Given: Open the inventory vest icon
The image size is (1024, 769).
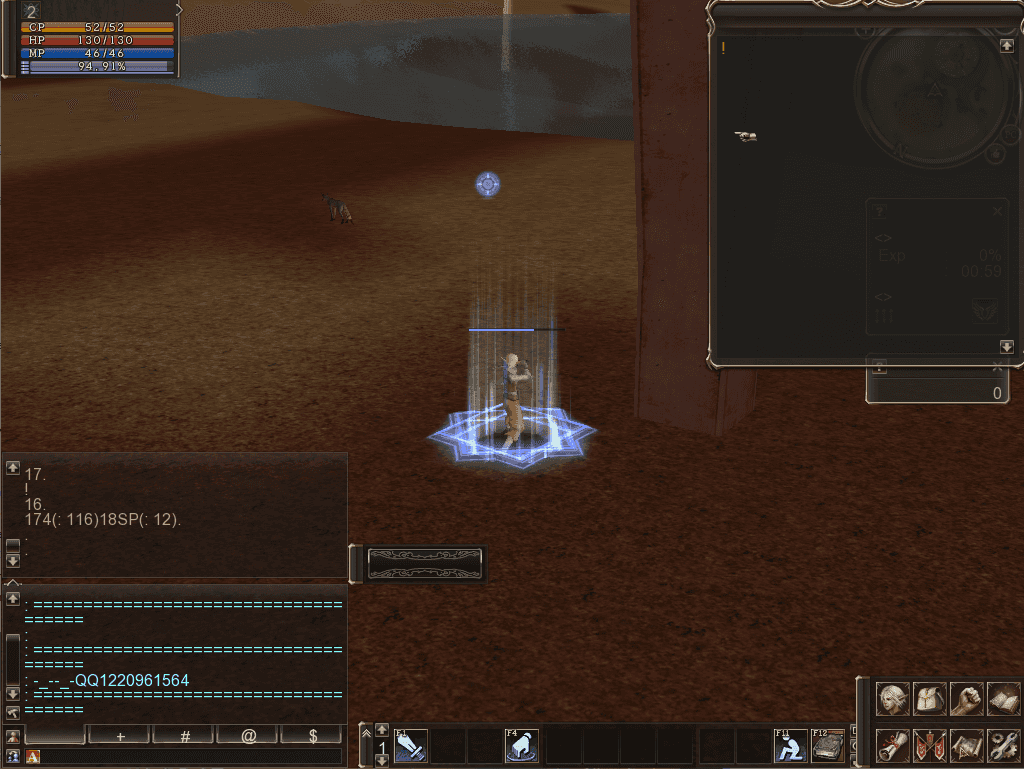Looking at the screenshot, I should click(930, 698).
